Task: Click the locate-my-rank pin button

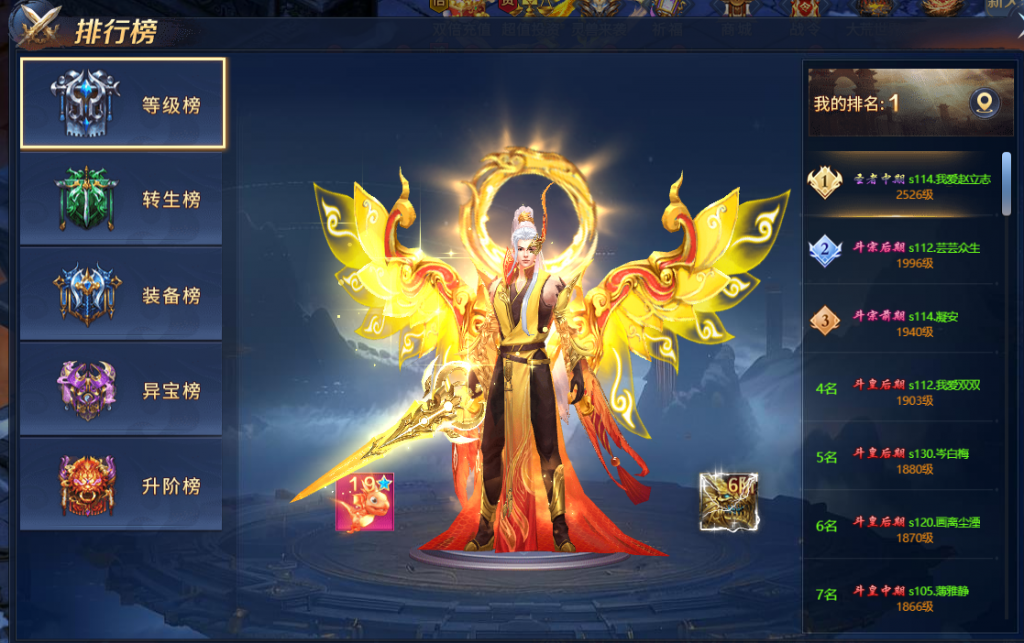Action: pos(984,103)
